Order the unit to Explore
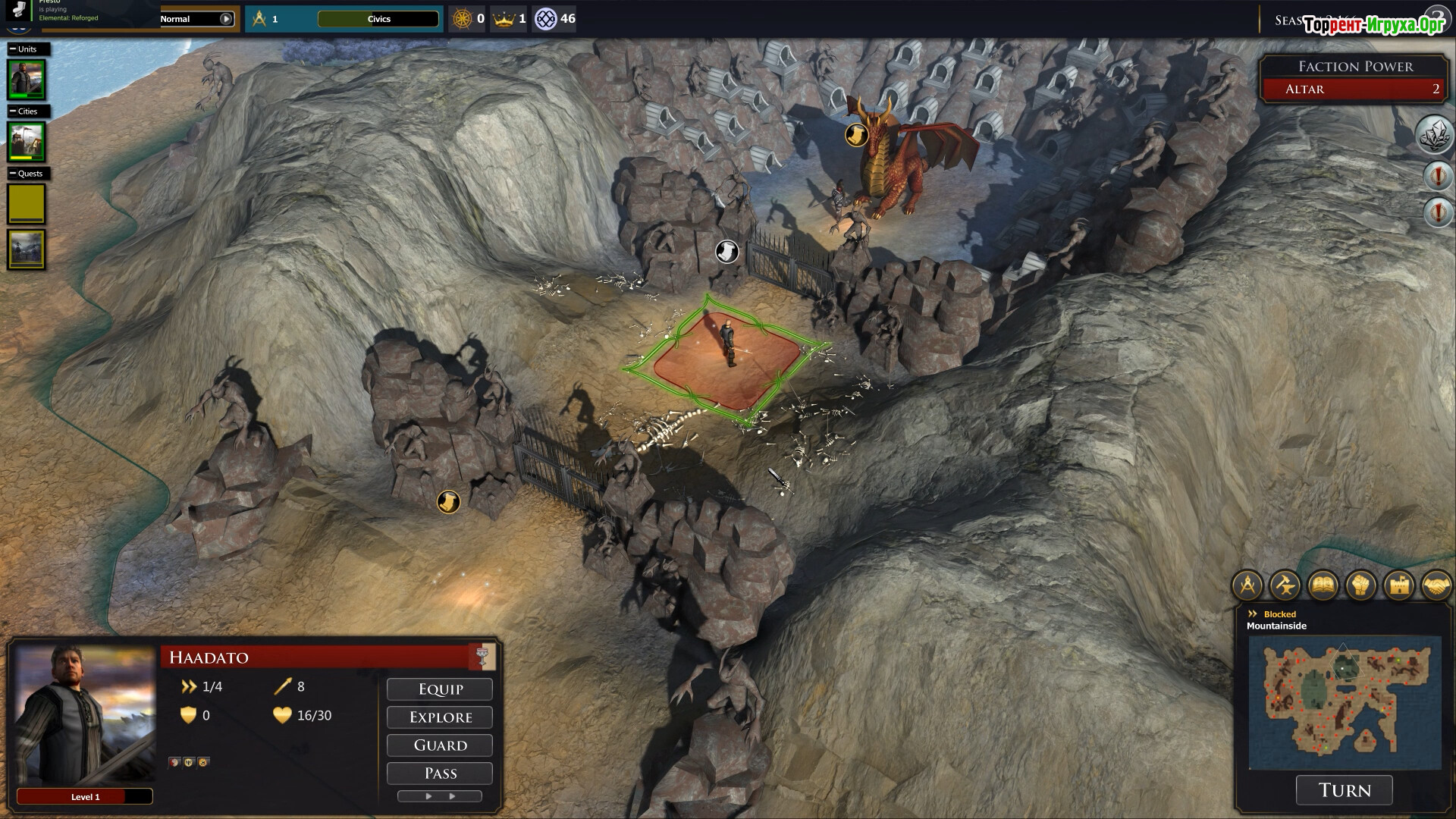This screenshot has width=1456, height=819. pyautogui.click(x=440, y=717)
